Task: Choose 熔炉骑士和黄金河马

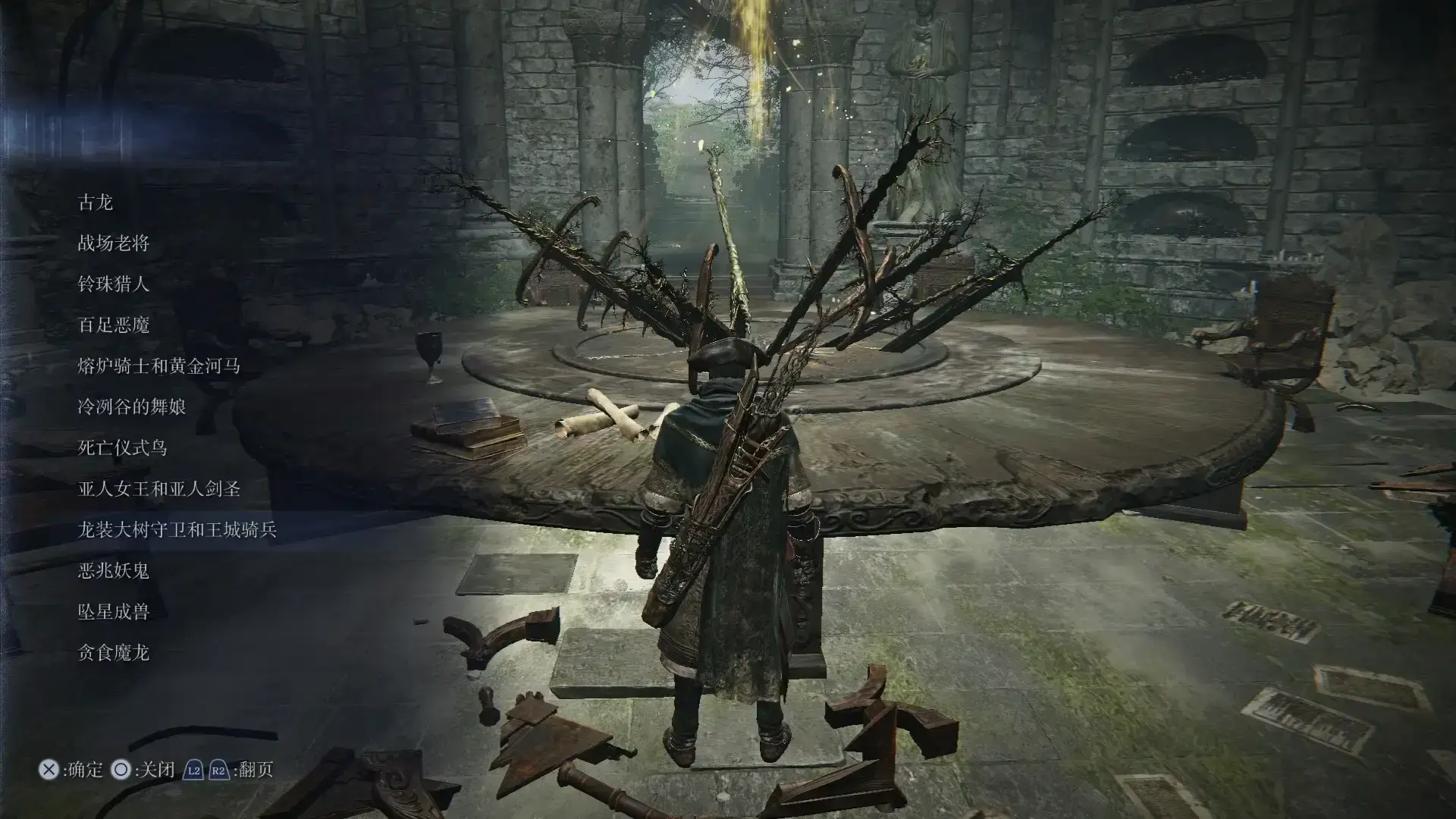Action: pyautogui.click(x=159, y=366)
